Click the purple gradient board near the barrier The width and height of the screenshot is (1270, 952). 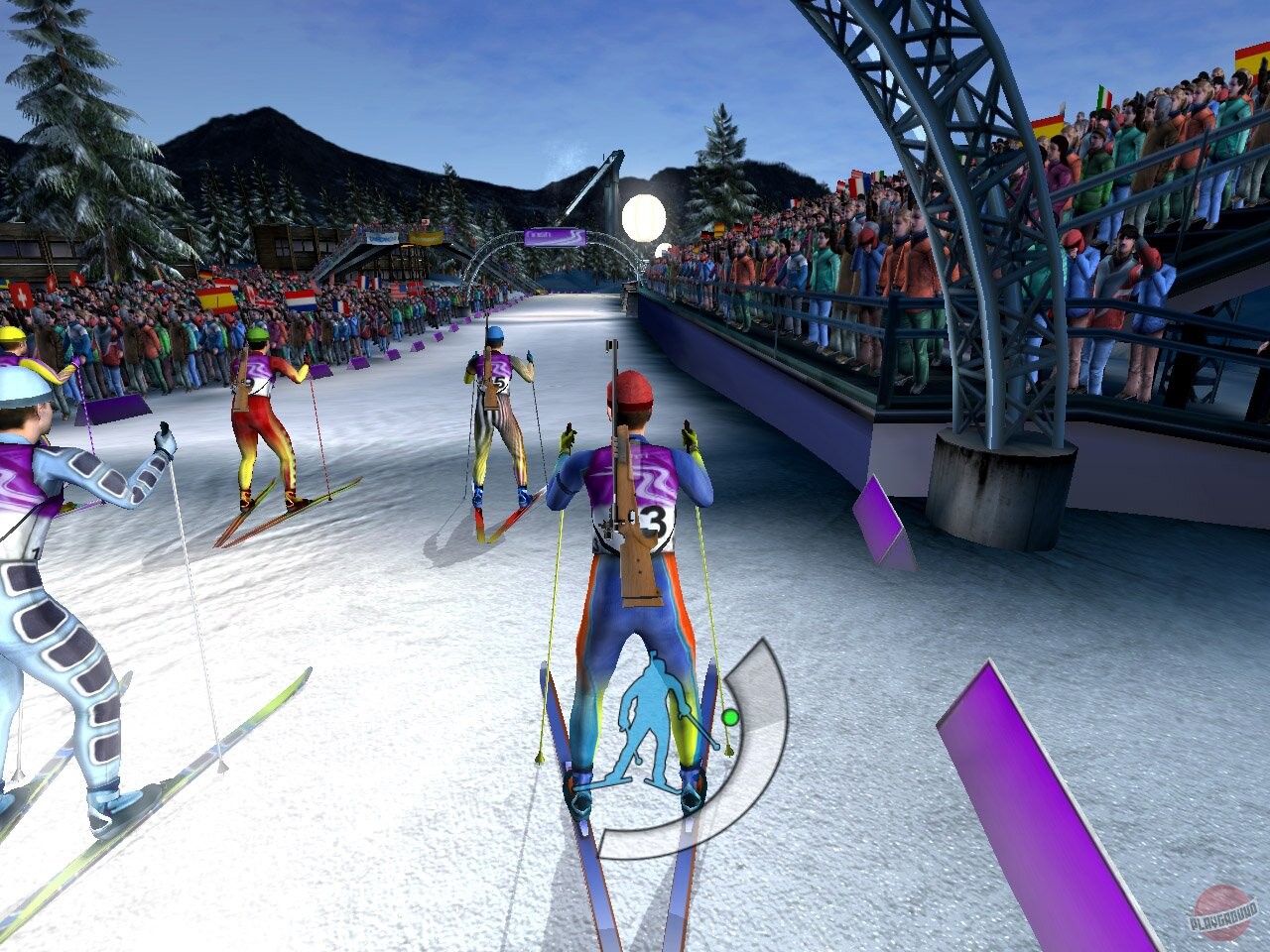(878, 521)
